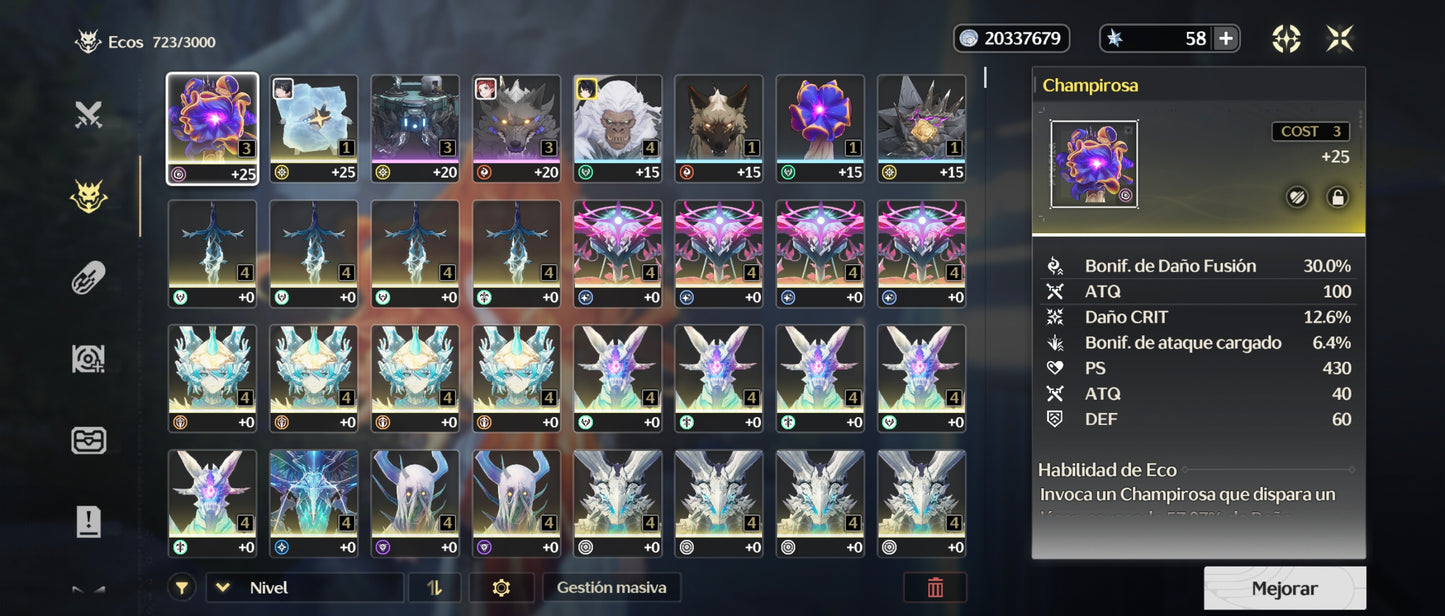Select the Ecos demon mask tab

tap(89, 197)
